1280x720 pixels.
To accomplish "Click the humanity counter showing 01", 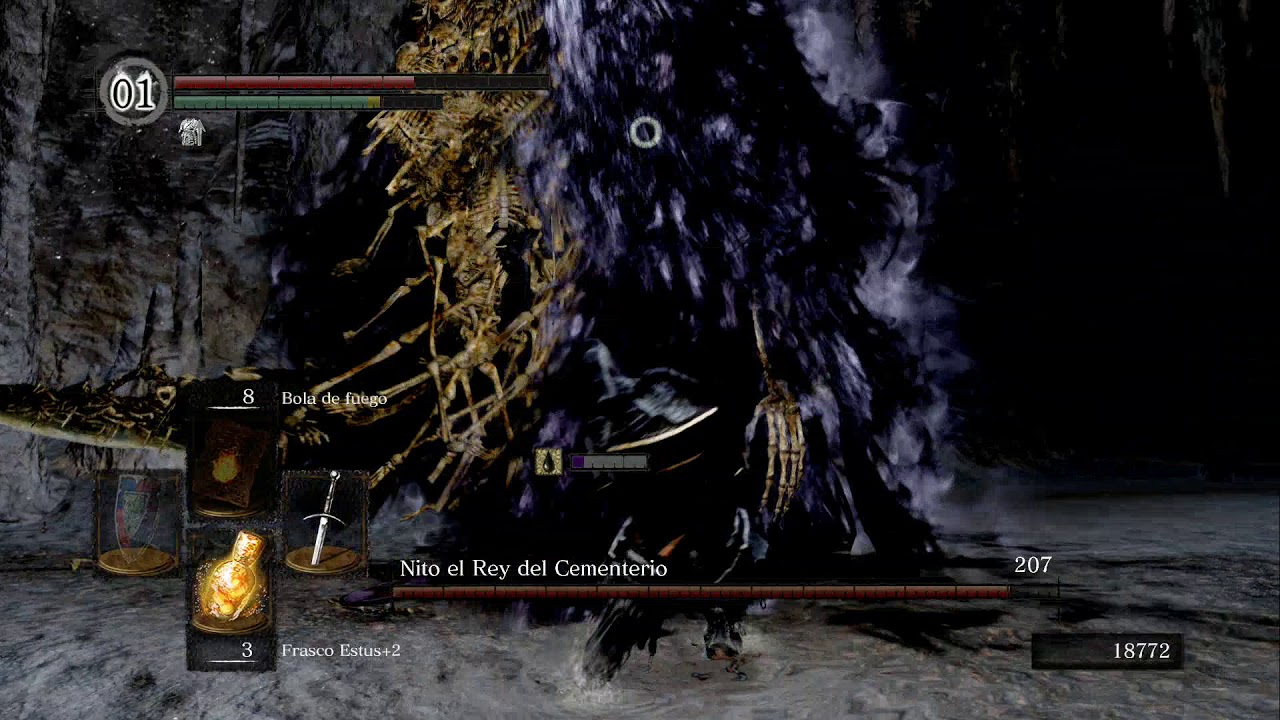I will 133,93.
